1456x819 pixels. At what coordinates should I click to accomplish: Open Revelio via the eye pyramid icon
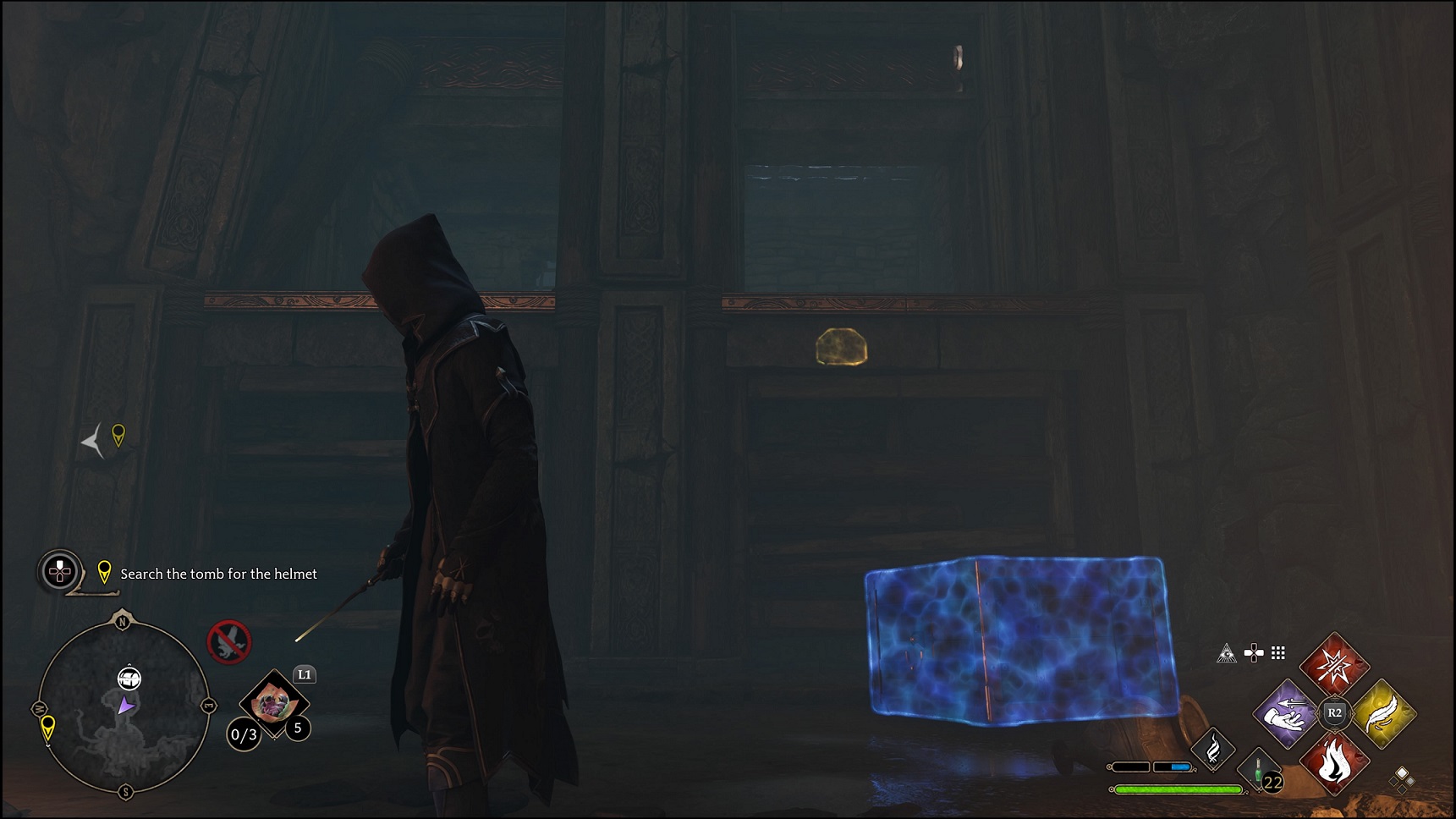(x=1226, y=654)
